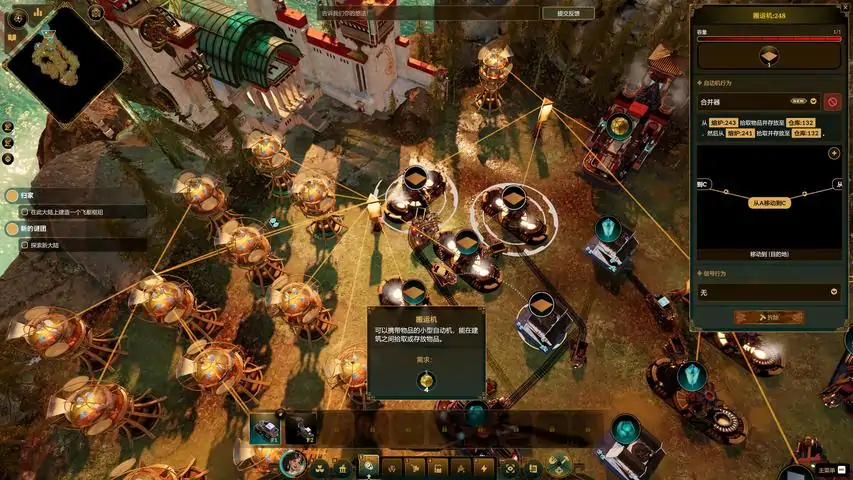Click the red prohibit button

click(x=832, y=101)
